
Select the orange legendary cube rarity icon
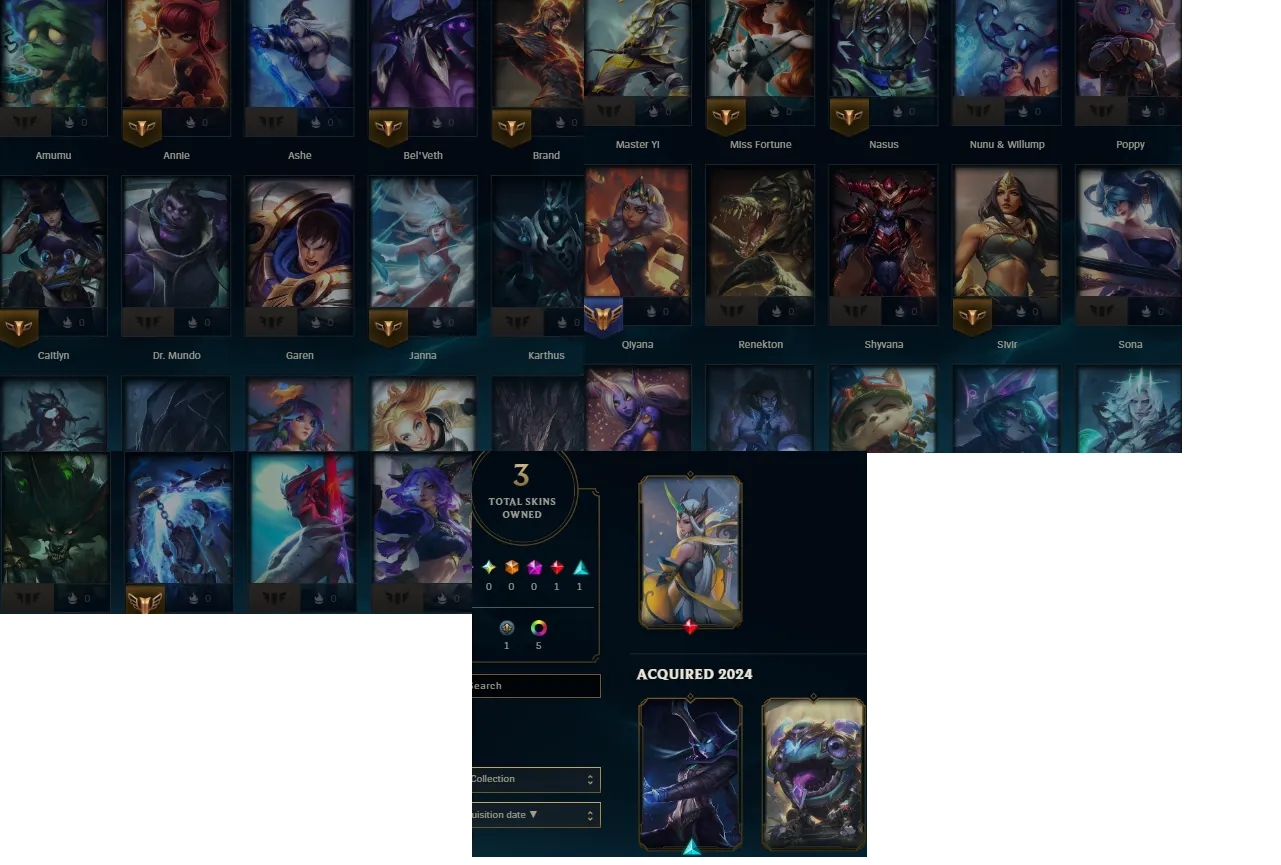pyautogui.click(x=511, y=568)
